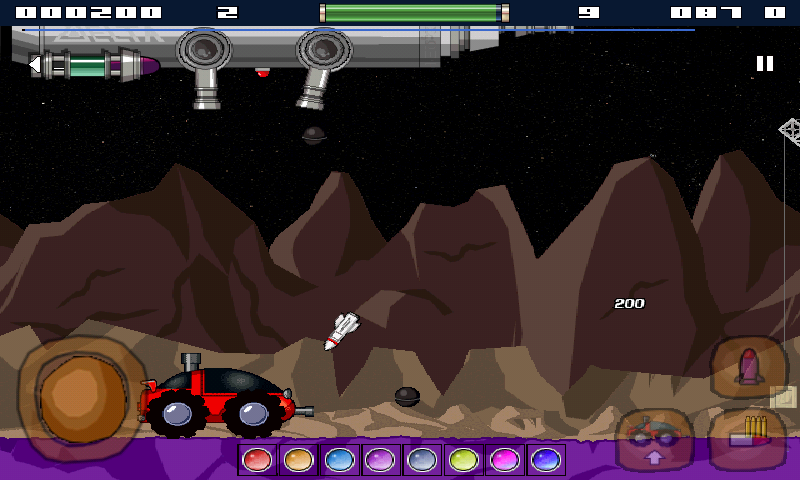Image resolution: width=800 pixels, height=480 pixels.
Task: Select the magenta orb slot
Action: point(504,460)
